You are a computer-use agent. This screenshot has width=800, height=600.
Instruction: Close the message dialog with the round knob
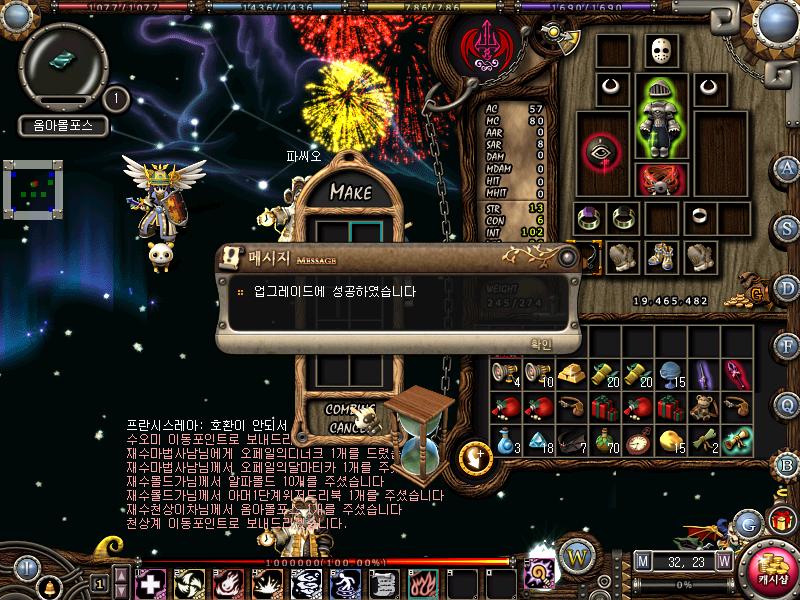tap(567, 257)
